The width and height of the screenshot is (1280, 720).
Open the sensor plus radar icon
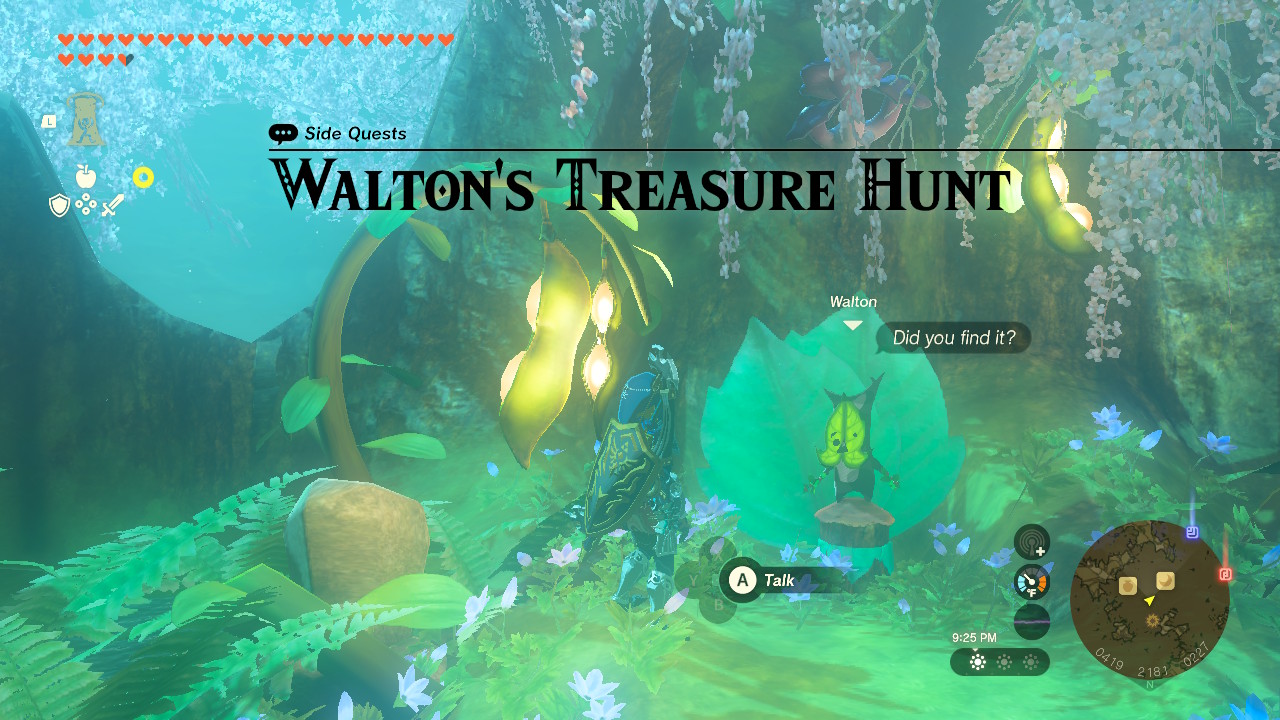pos(1032,542)
